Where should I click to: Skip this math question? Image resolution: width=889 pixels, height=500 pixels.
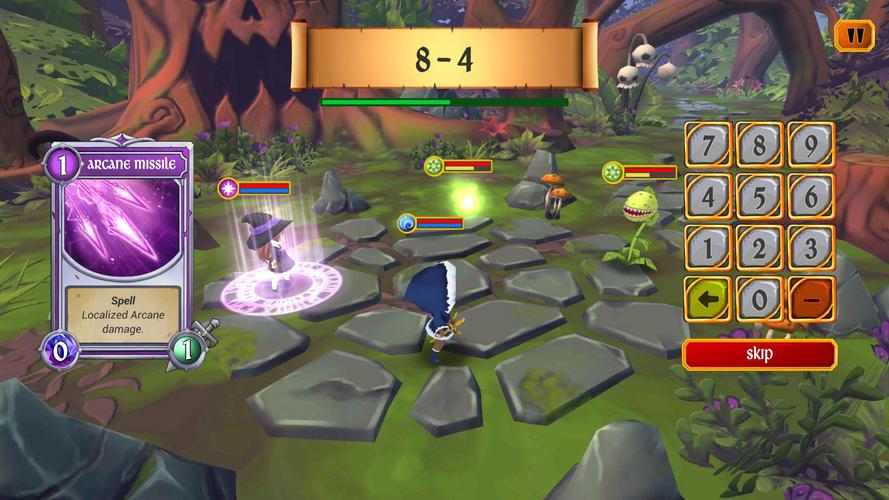click(759, 353)
